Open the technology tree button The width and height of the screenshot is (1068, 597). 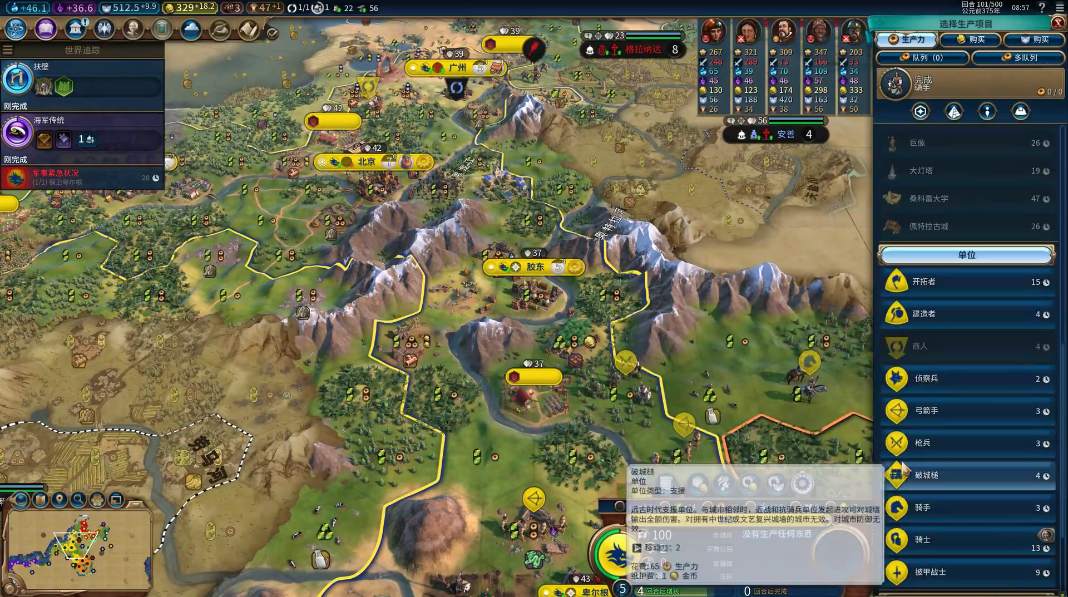[x=16, y=29]
